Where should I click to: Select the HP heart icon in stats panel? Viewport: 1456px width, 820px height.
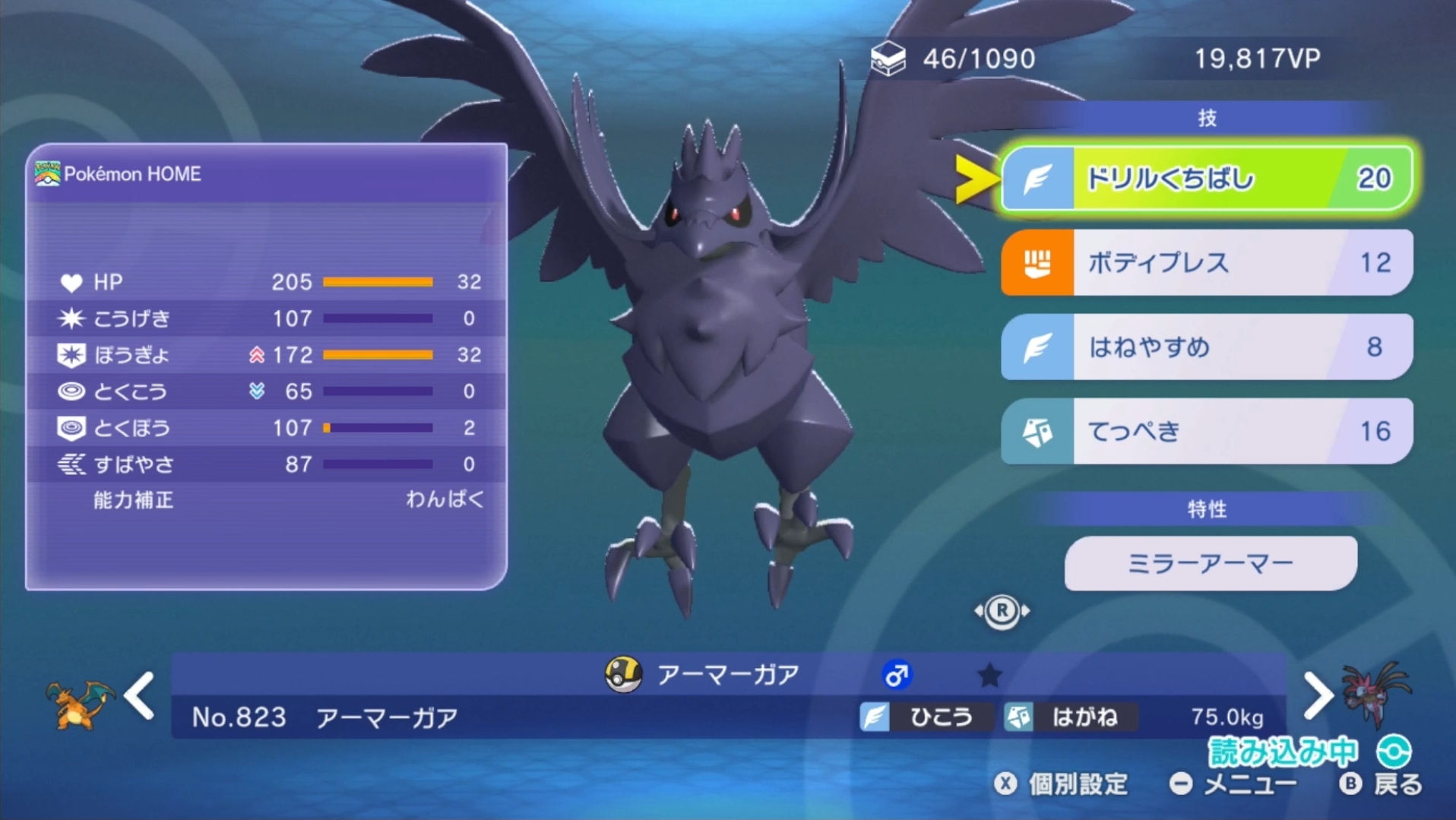click(x=72, y=282)
